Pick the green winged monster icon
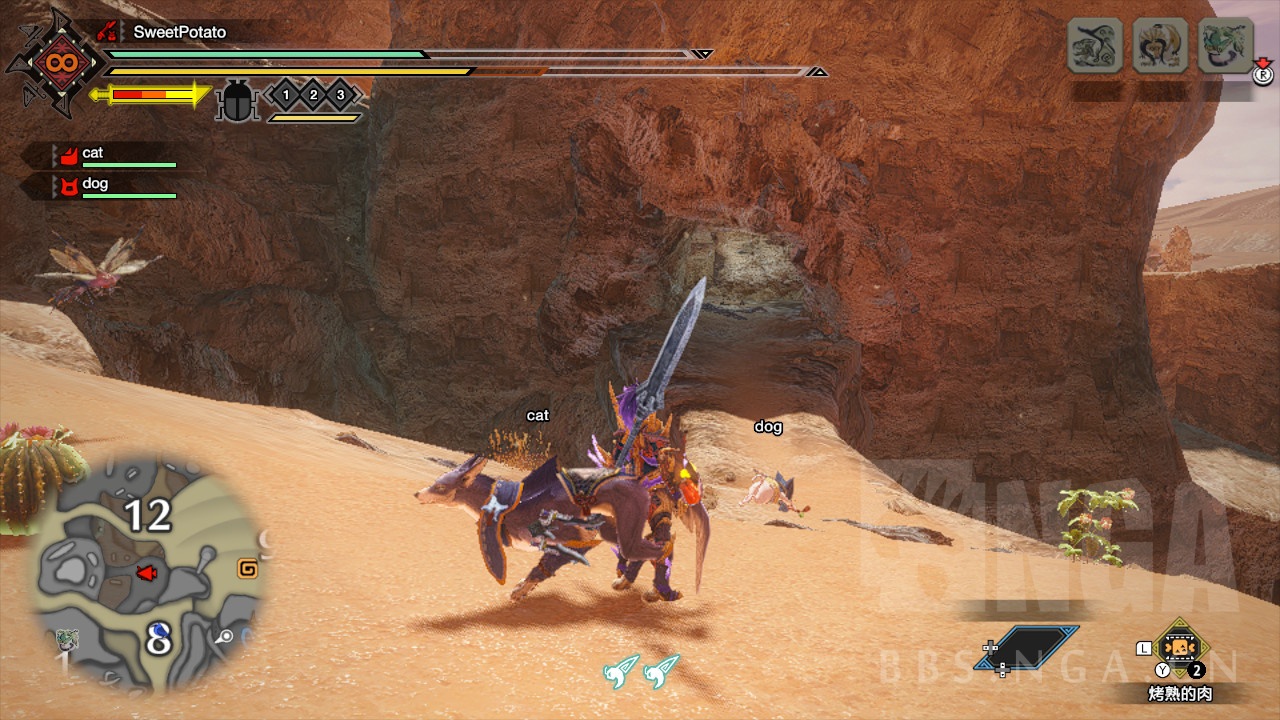The image size is (1280, 720). pyautogui.click(x=1225, y=45)
